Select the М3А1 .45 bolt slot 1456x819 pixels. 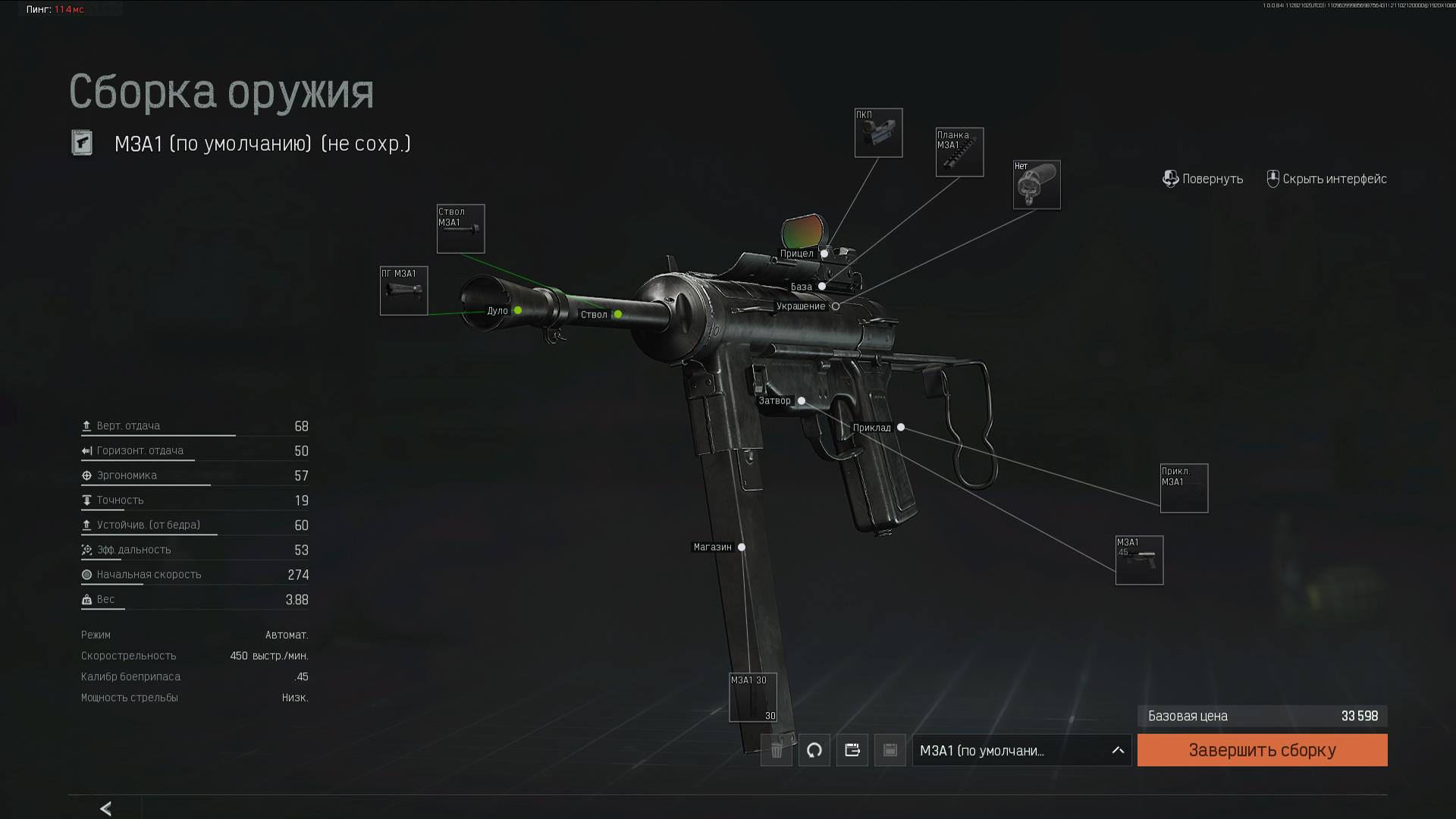(1139, 560)
